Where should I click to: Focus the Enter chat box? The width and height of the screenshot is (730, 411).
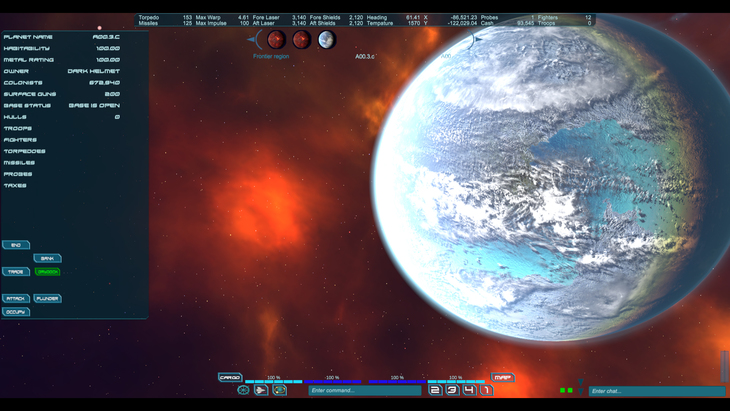pyautogui.click(x=655, y=391)
